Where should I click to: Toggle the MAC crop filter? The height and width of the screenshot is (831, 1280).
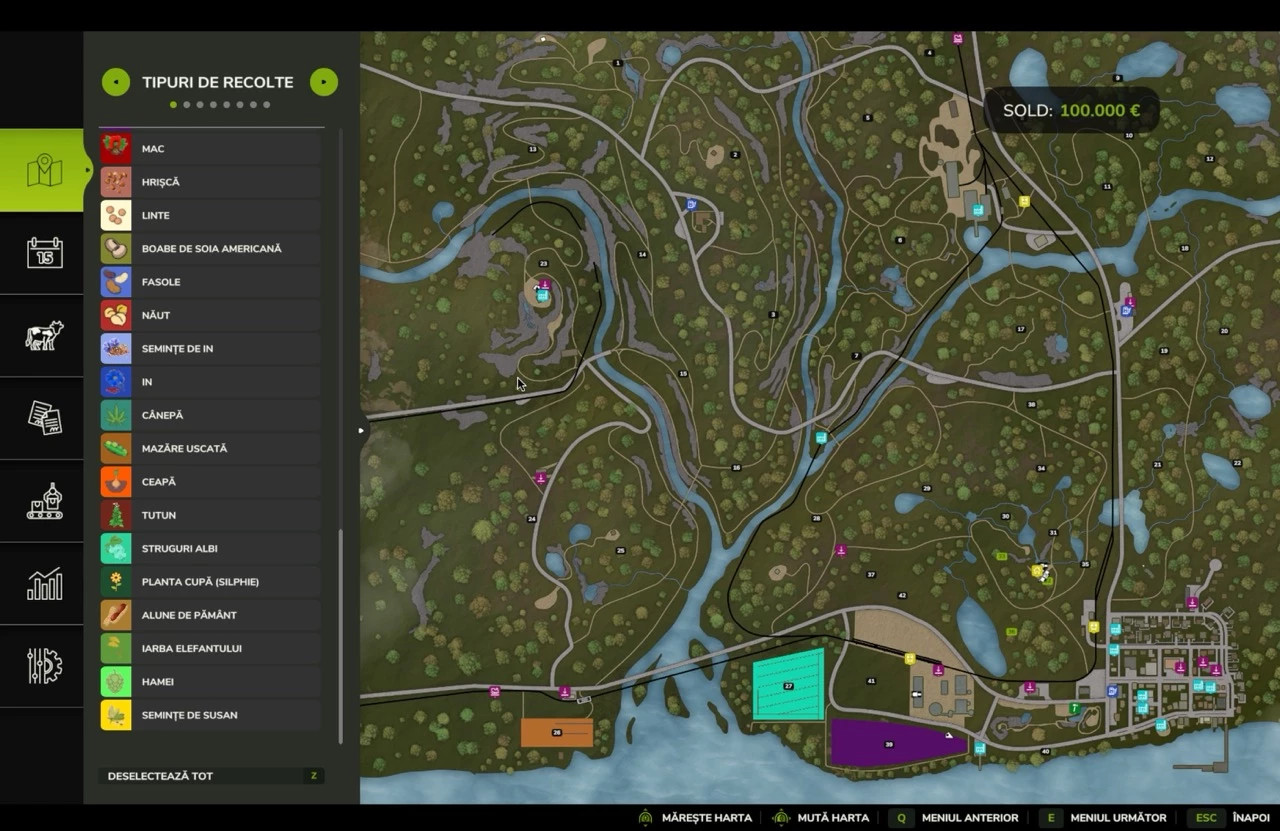pos(210,149)
